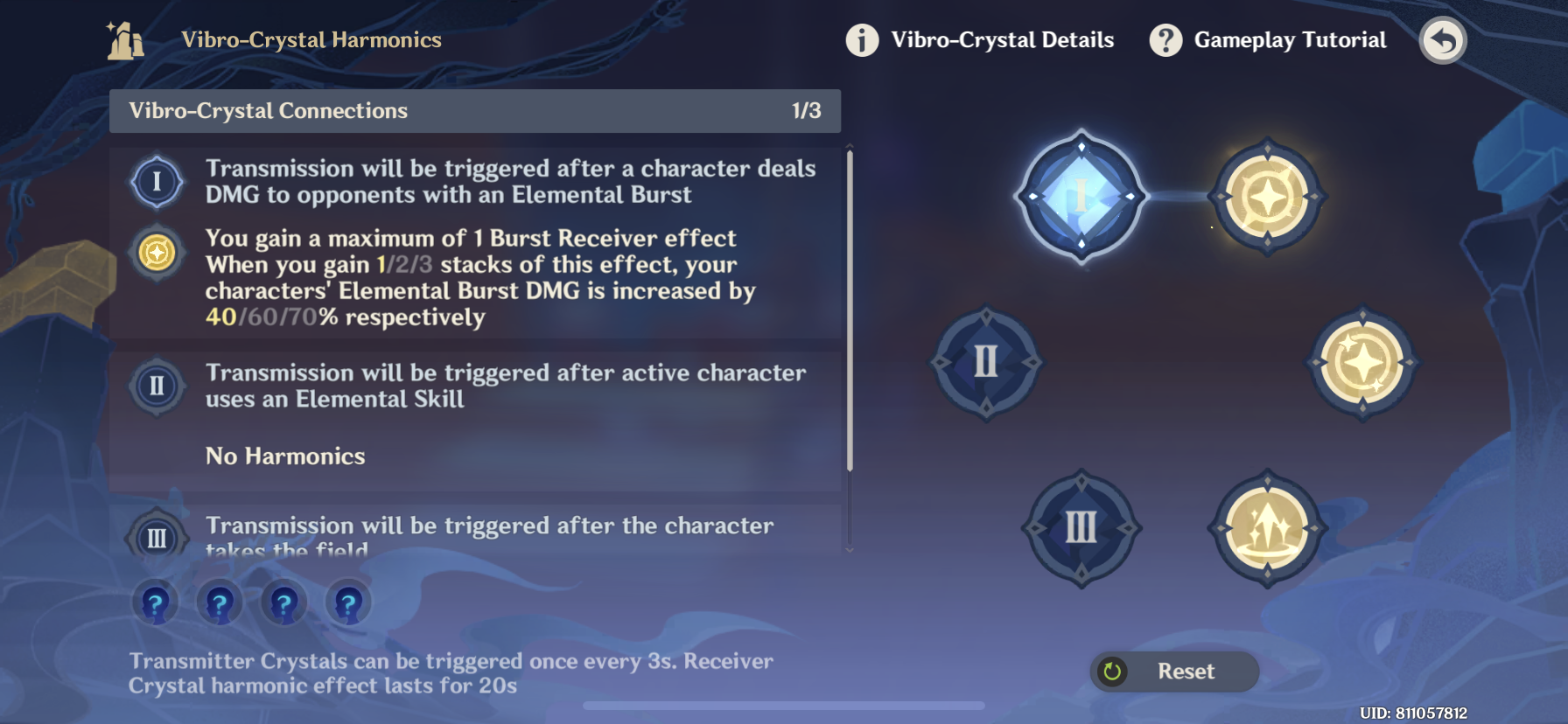Image resolution: width=1568 pixels, height=724 pixels.
Task: Select Transmitter Crystal III node
Action: click(x=1081, y=527)
